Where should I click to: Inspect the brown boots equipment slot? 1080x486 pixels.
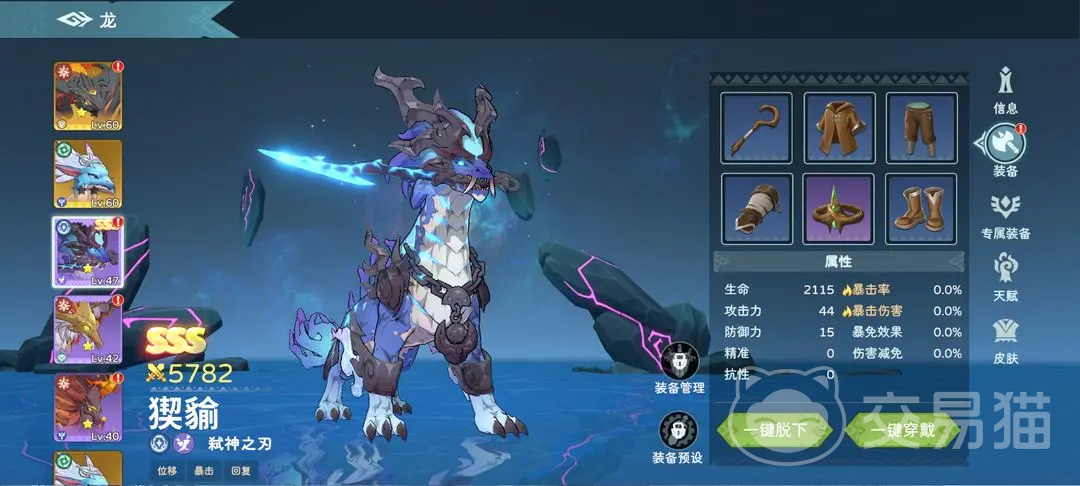coord(921,209)
